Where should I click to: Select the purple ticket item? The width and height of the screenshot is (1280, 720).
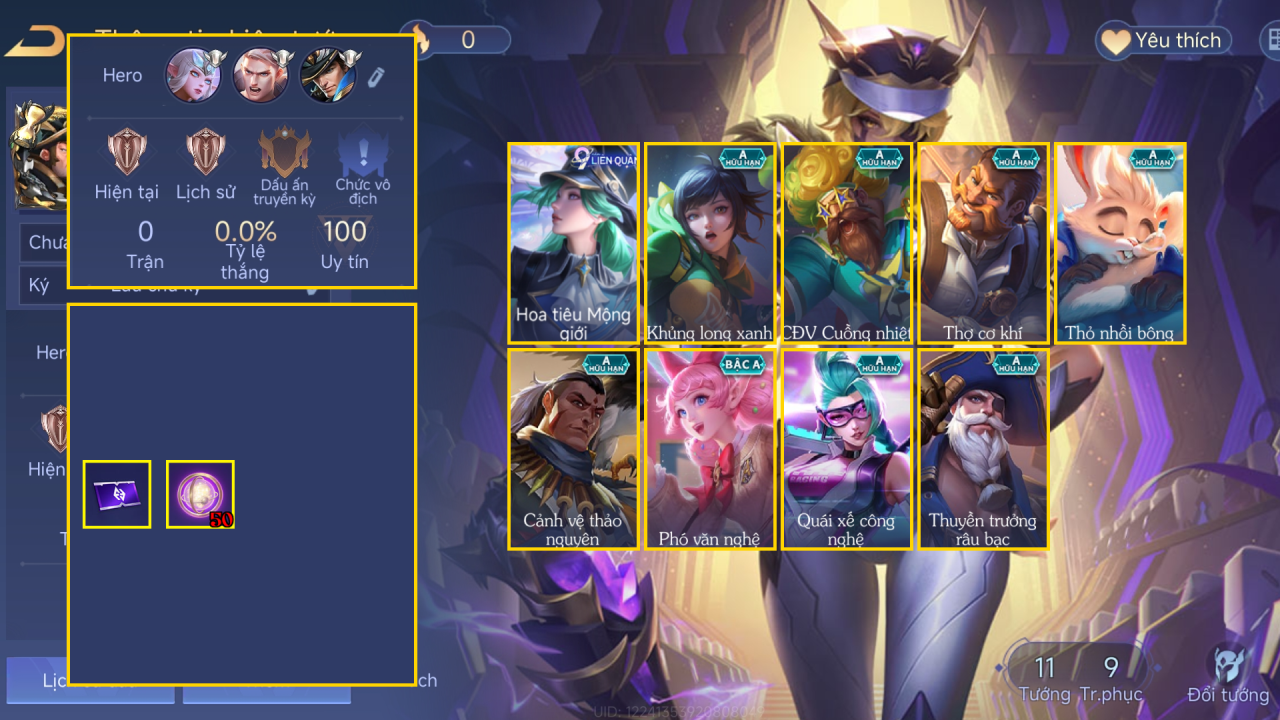pyautogui.click(x=117, y=494)
